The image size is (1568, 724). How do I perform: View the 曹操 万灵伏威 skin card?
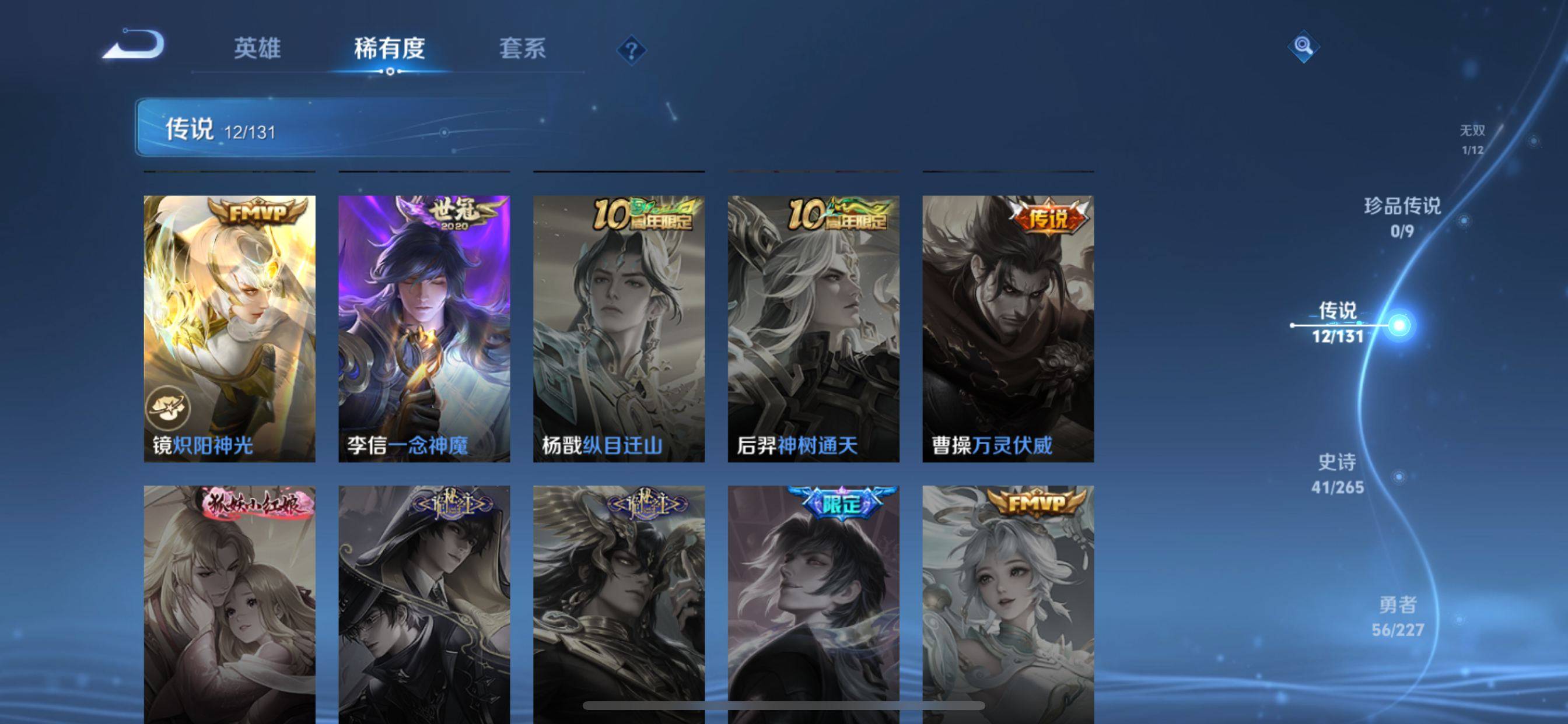click(1008, 329)
